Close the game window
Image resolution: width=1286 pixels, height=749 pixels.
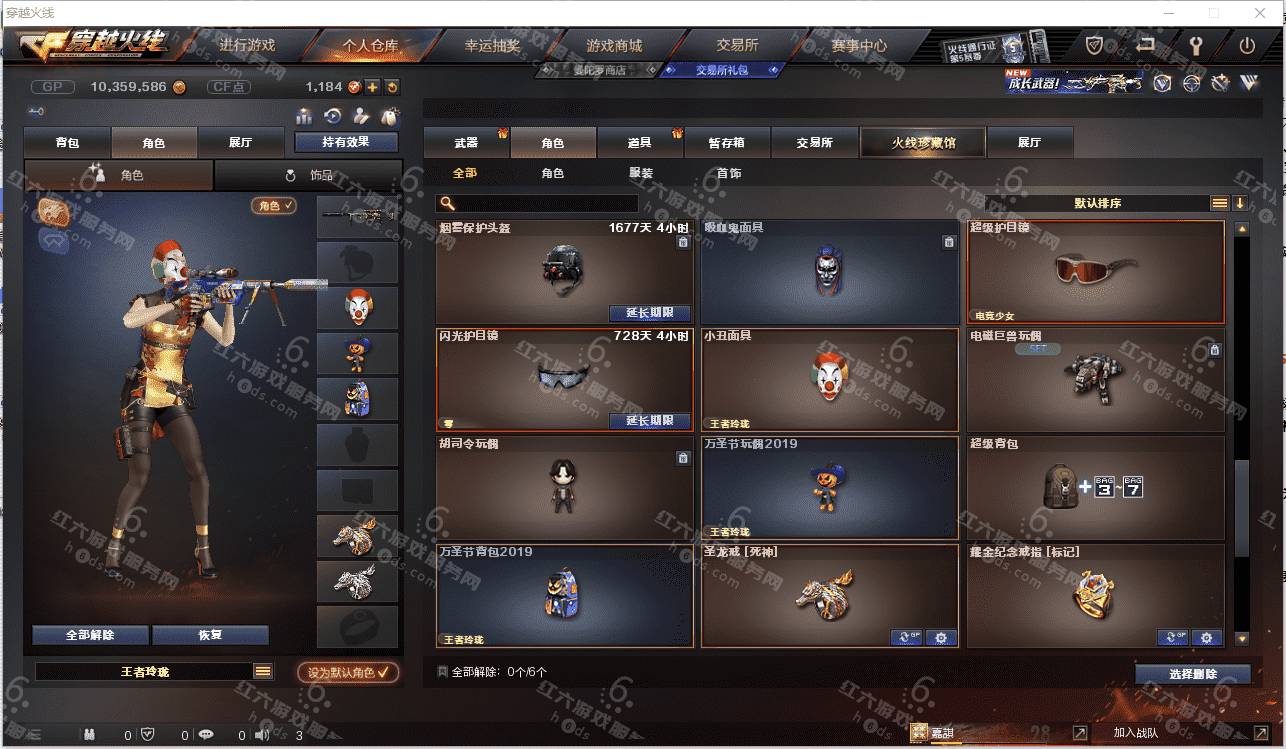click(x=1259, y=13)
